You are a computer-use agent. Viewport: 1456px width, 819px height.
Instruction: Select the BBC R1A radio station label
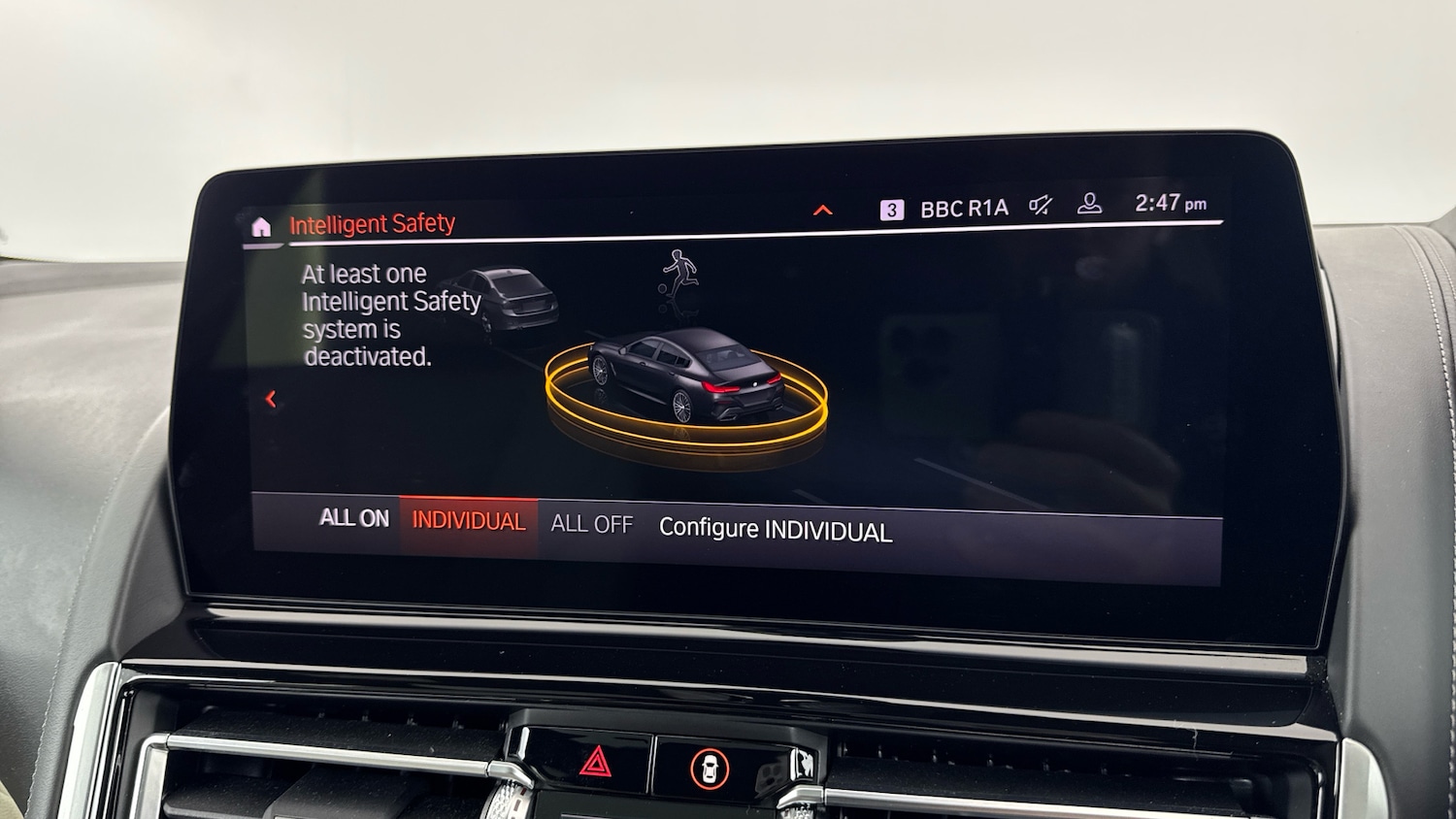963,205
